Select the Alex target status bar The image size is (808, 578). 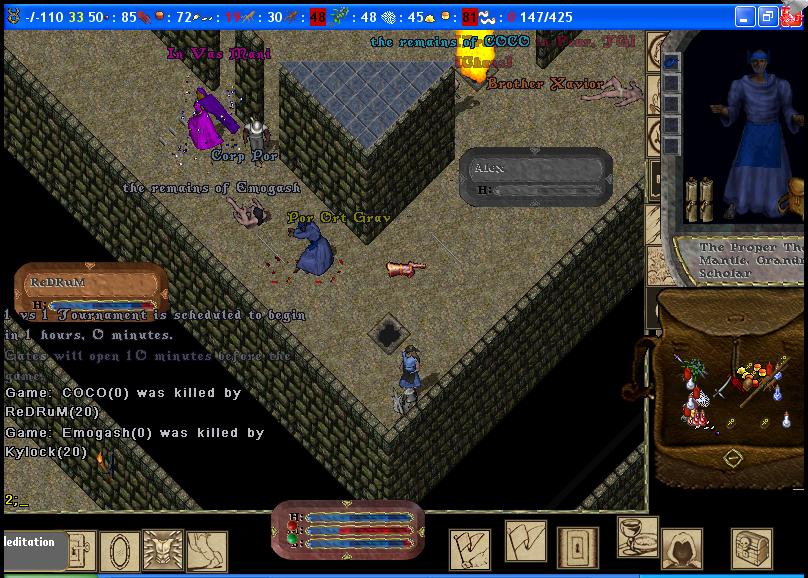click(x=536, y=177)
